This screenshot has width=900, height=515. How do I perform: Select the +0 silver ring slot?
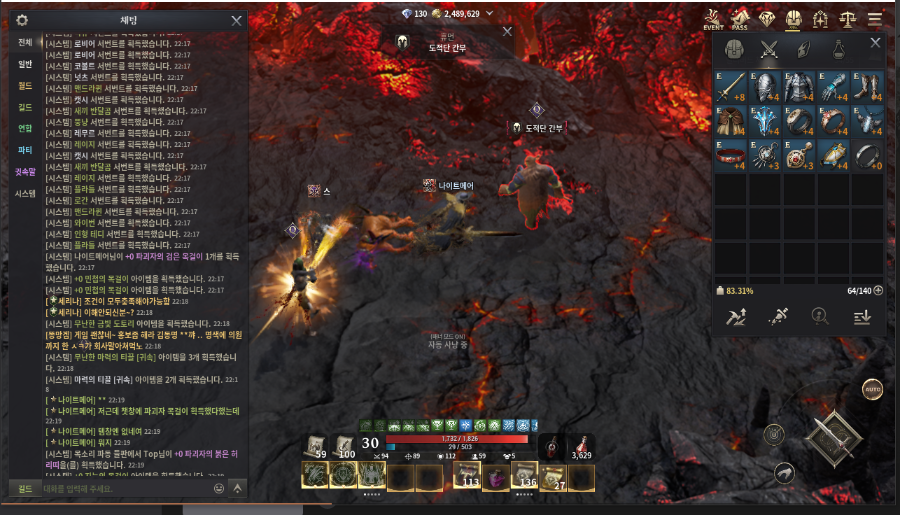866,154
